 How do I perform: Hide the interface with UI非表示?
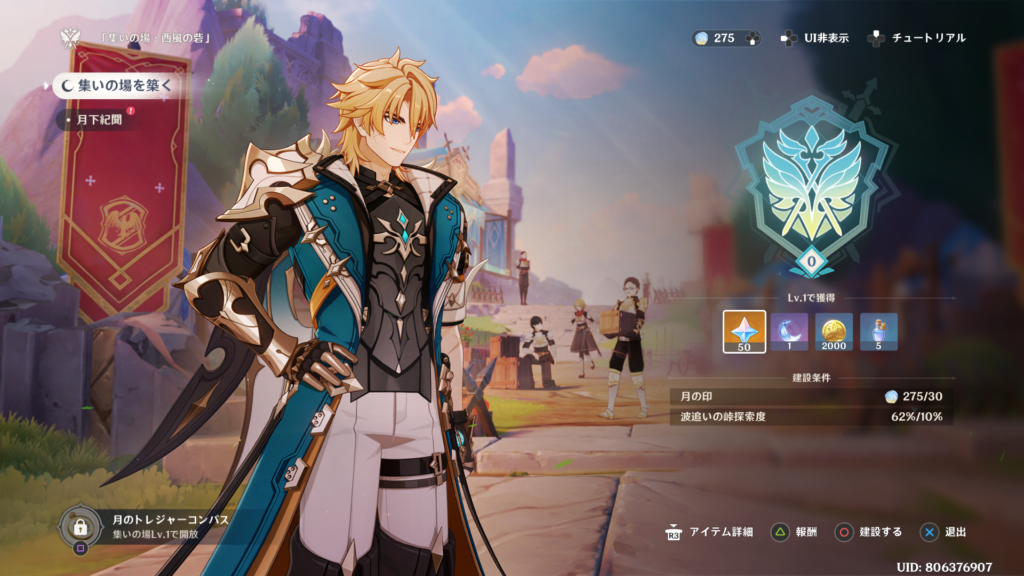coord(815,38)
